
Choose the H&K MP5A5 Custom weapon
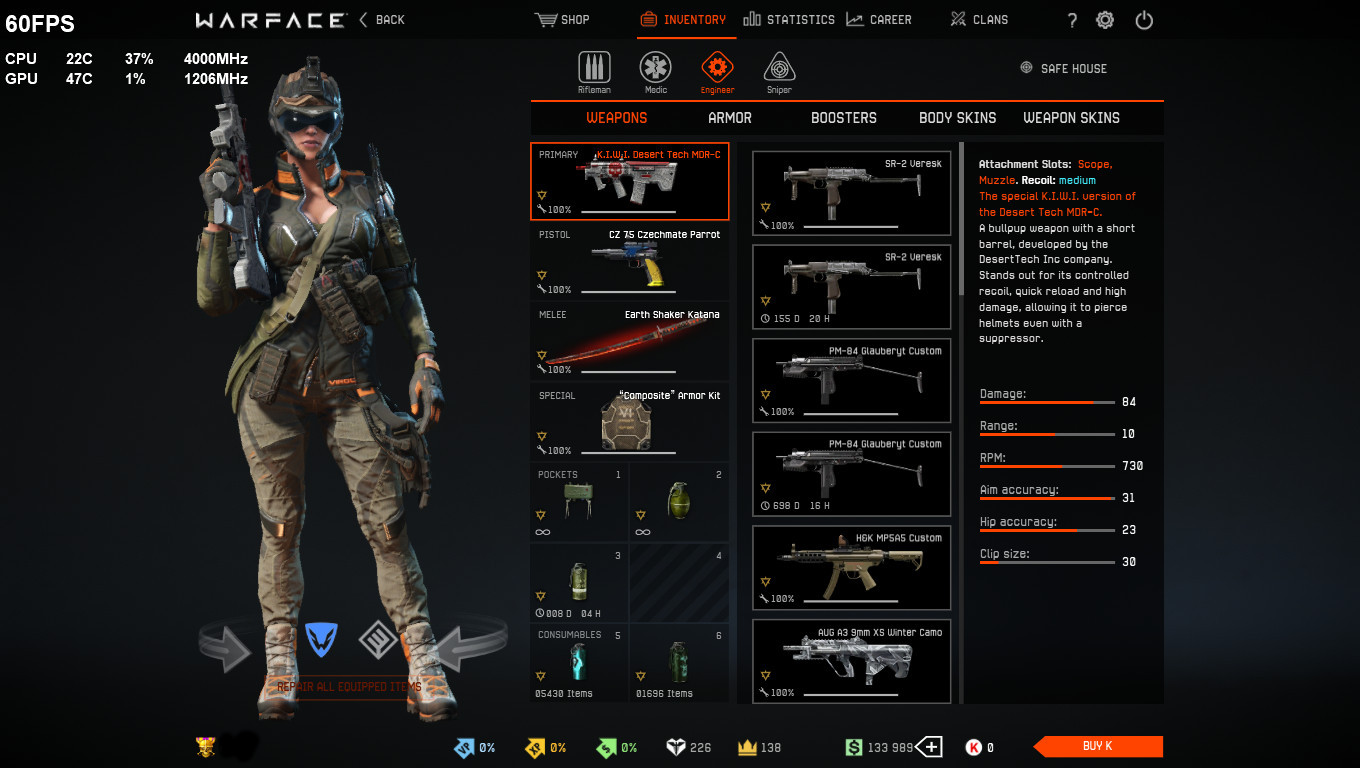[x=851, y=568]
